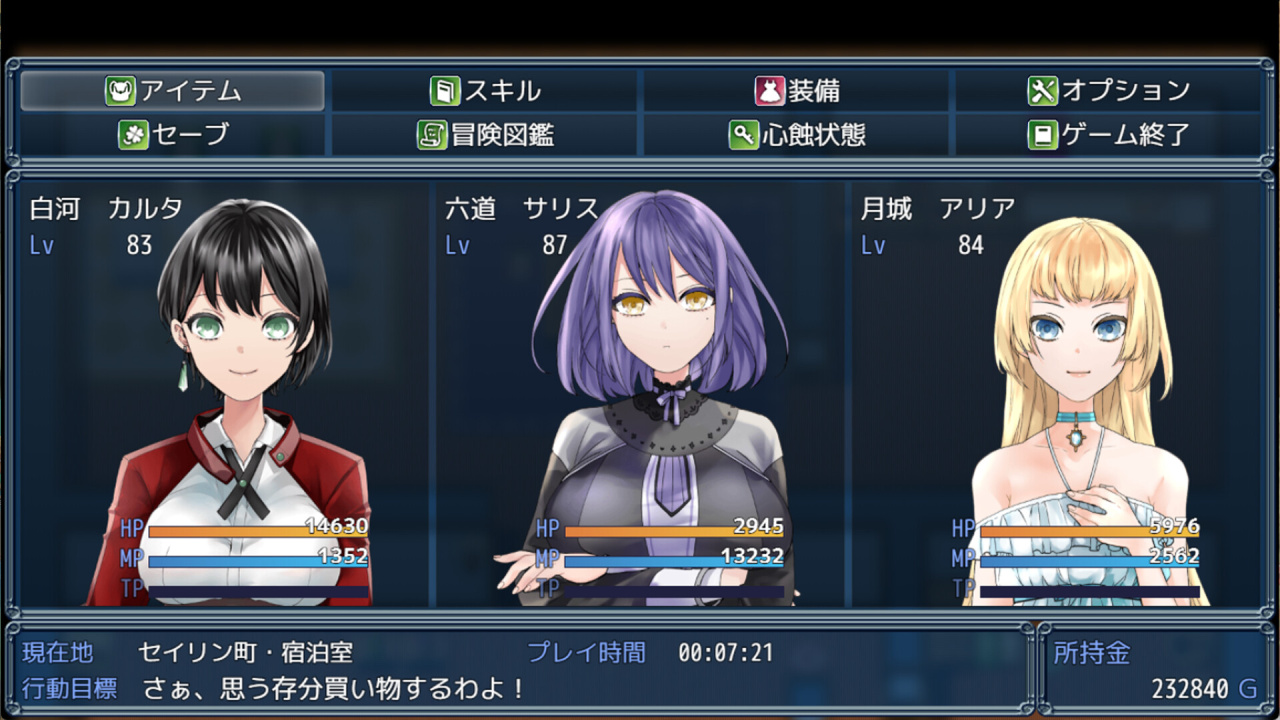Show the 心蝕状態 status screen
The image size is (1280, 720).
coord(797,134)
